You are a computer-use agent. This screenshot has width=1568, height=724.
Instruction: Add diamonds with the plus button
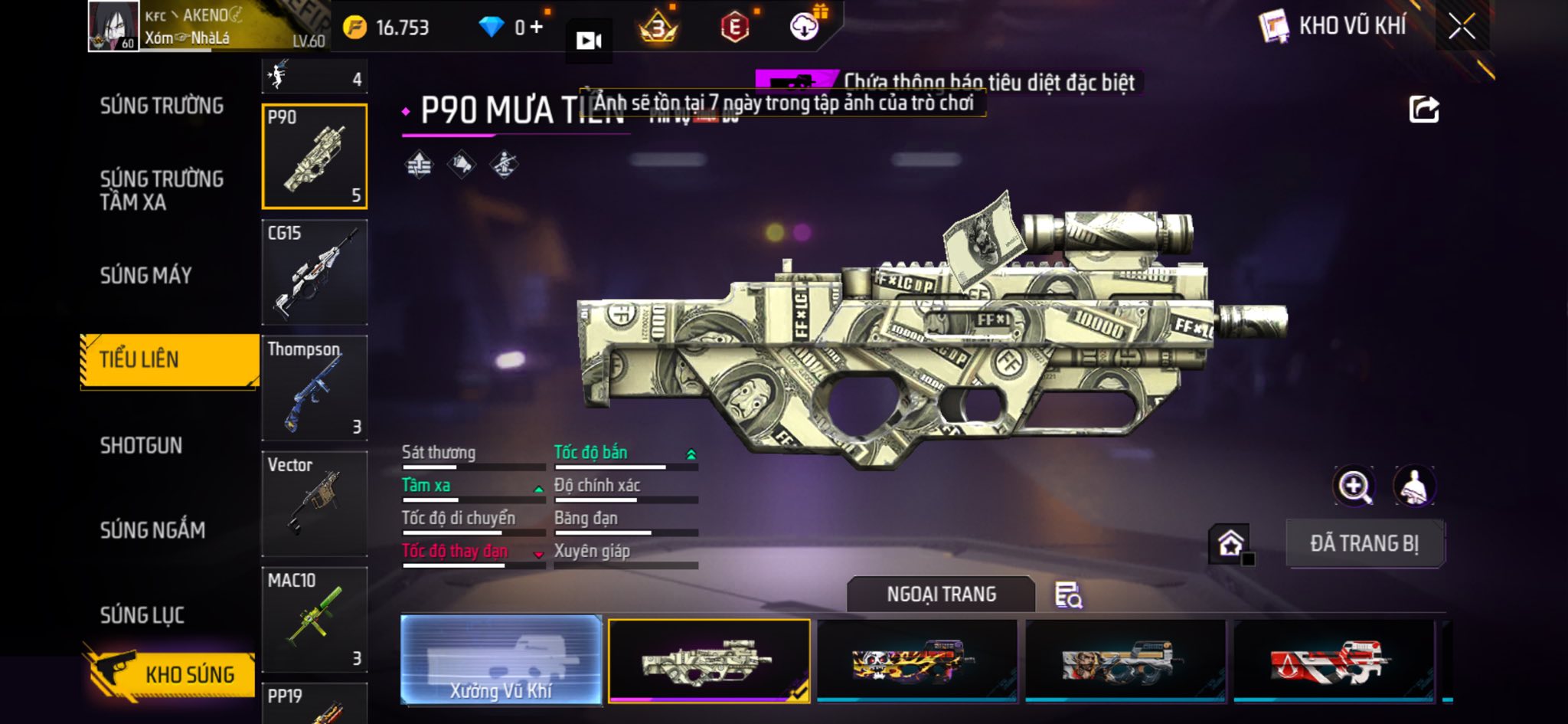click(537, 28)
